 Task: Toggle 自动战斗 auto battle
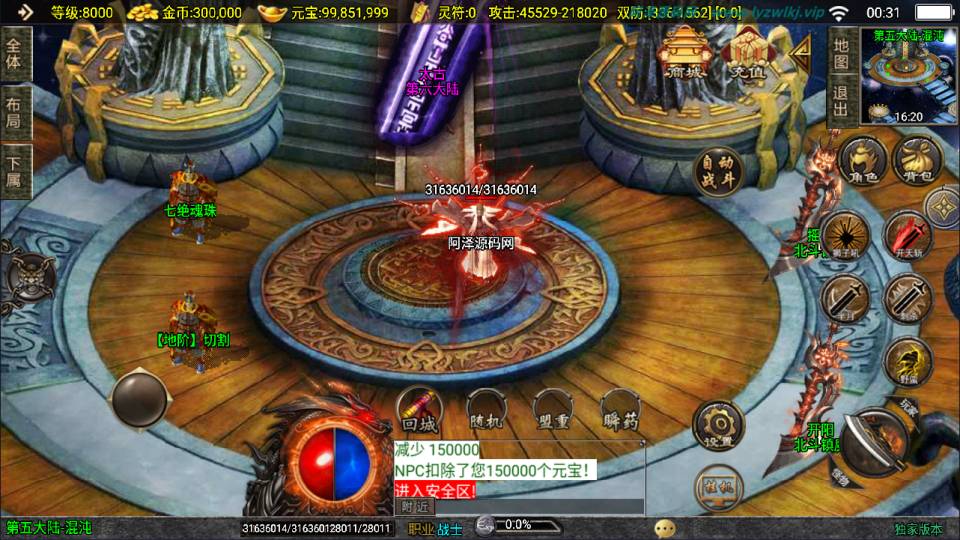[716, 172]
